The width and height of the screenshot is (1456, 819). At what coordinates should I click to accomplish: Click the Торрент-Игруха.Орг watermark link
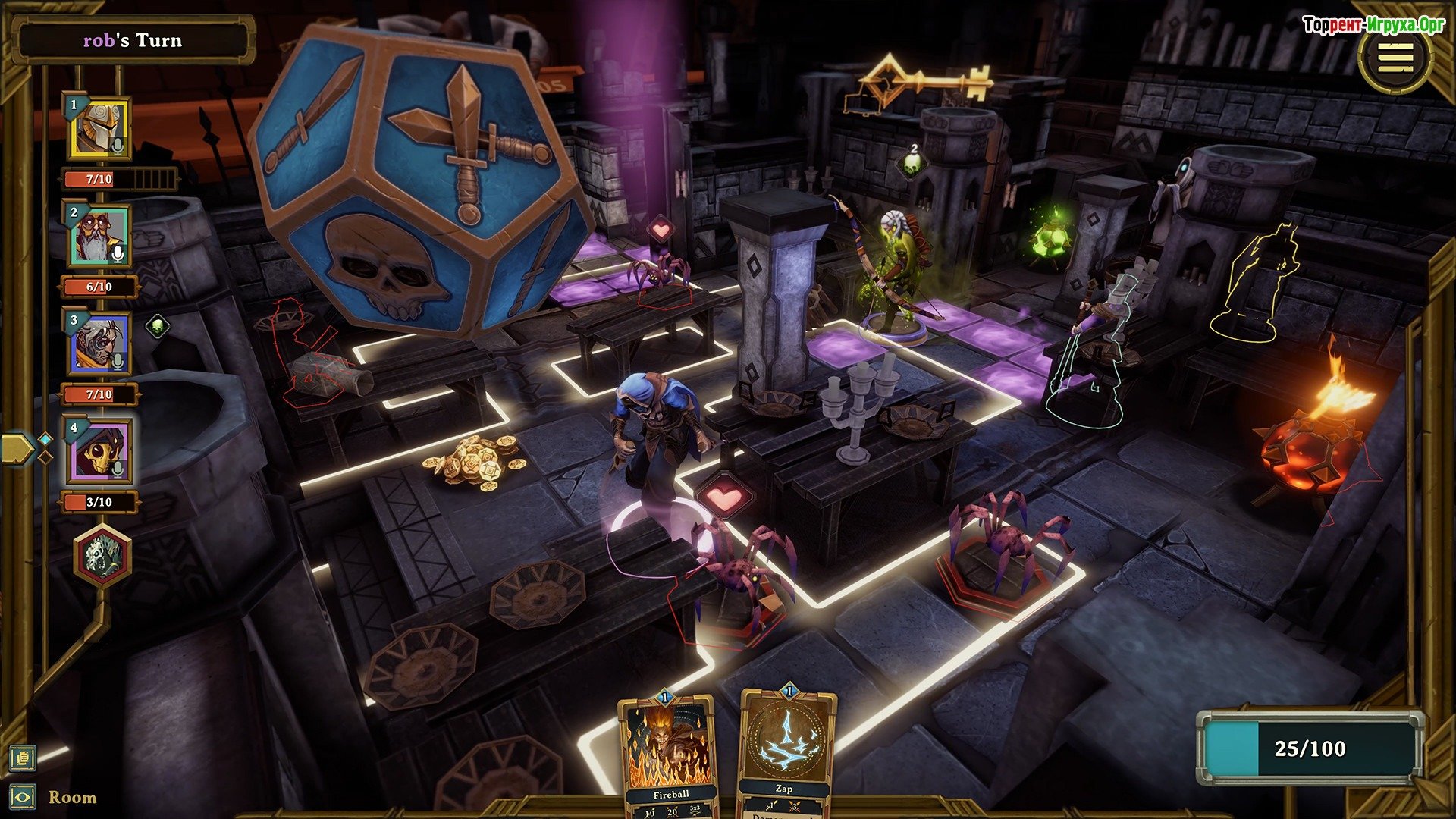1373,25
